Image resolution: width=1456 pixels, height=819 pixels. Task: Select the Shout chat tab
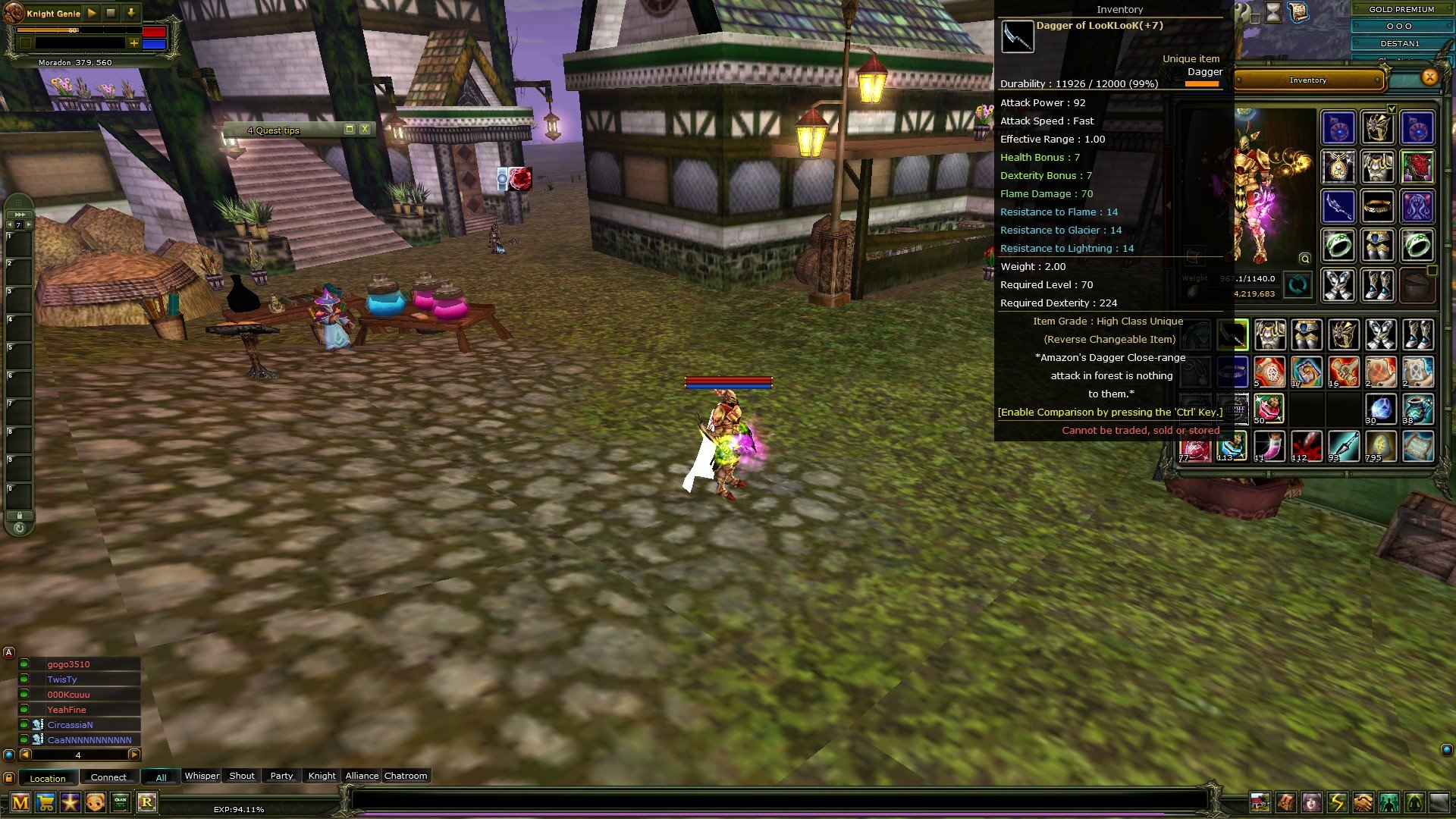[242, 776]
